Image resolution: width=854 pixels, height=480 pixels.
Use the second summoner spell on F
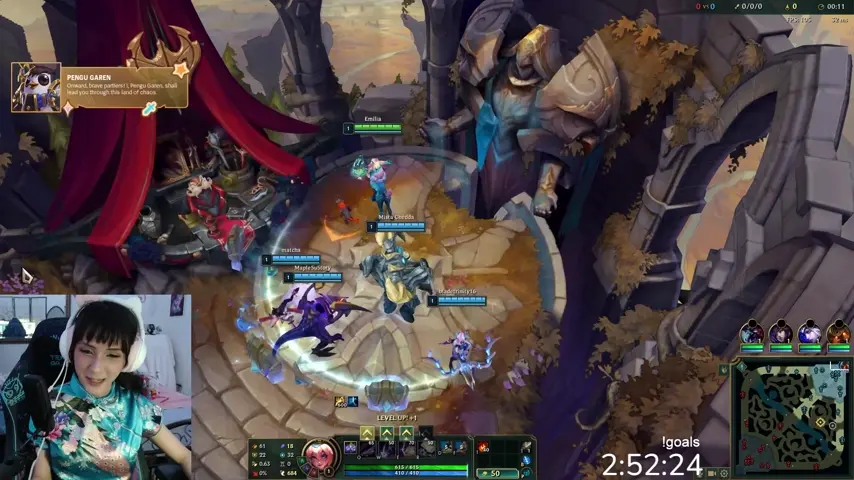[x=459, y=448]
